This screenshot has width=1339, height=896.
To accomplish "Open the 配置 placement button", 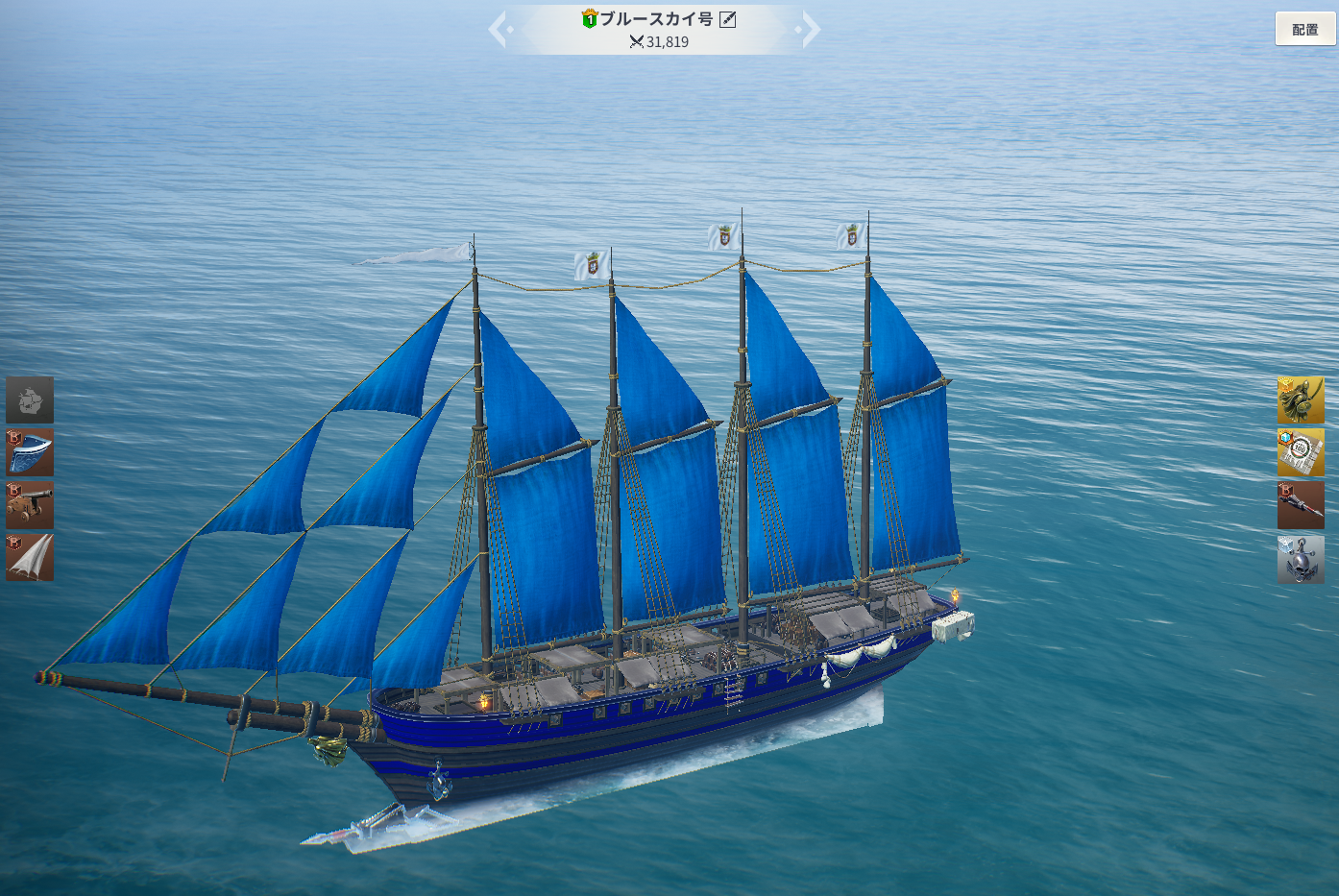I will [1304, 30].
